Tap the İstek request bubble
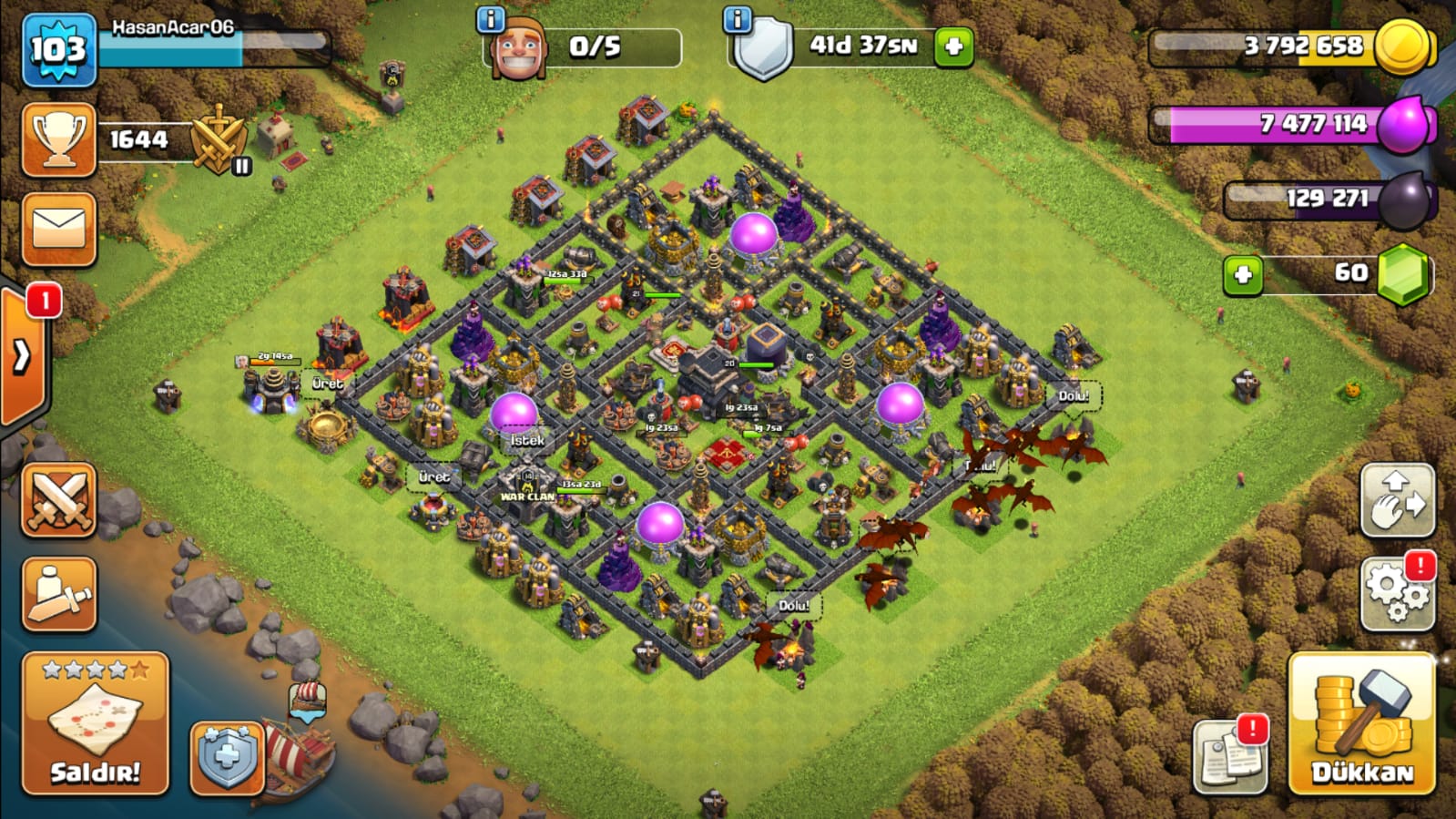The width and height of the screenshot is (1456, 819). pos(527,441)
